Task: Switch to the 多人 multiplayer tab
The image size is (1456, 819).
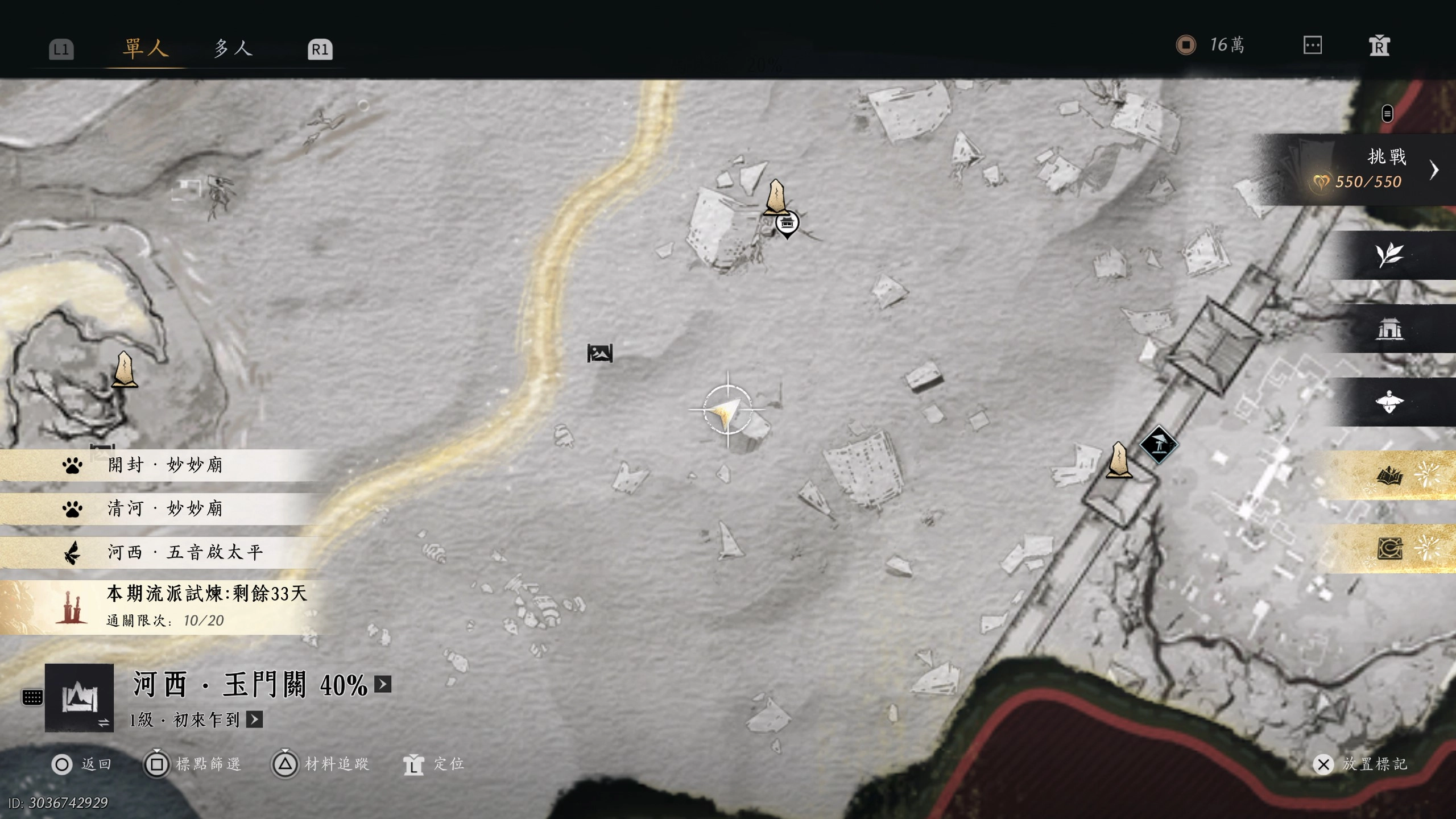Action: (233, 48)
